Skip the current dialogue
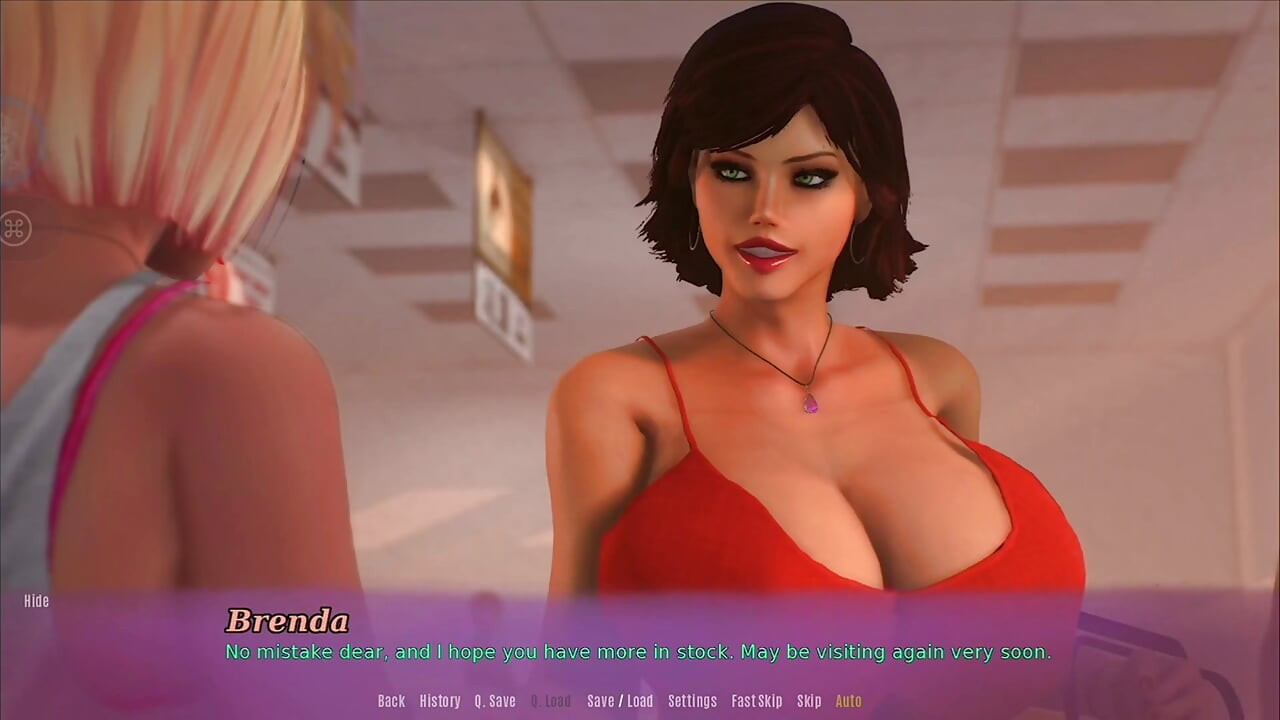The width and height of the screenshot is (1280, 720). pos(809,701)
